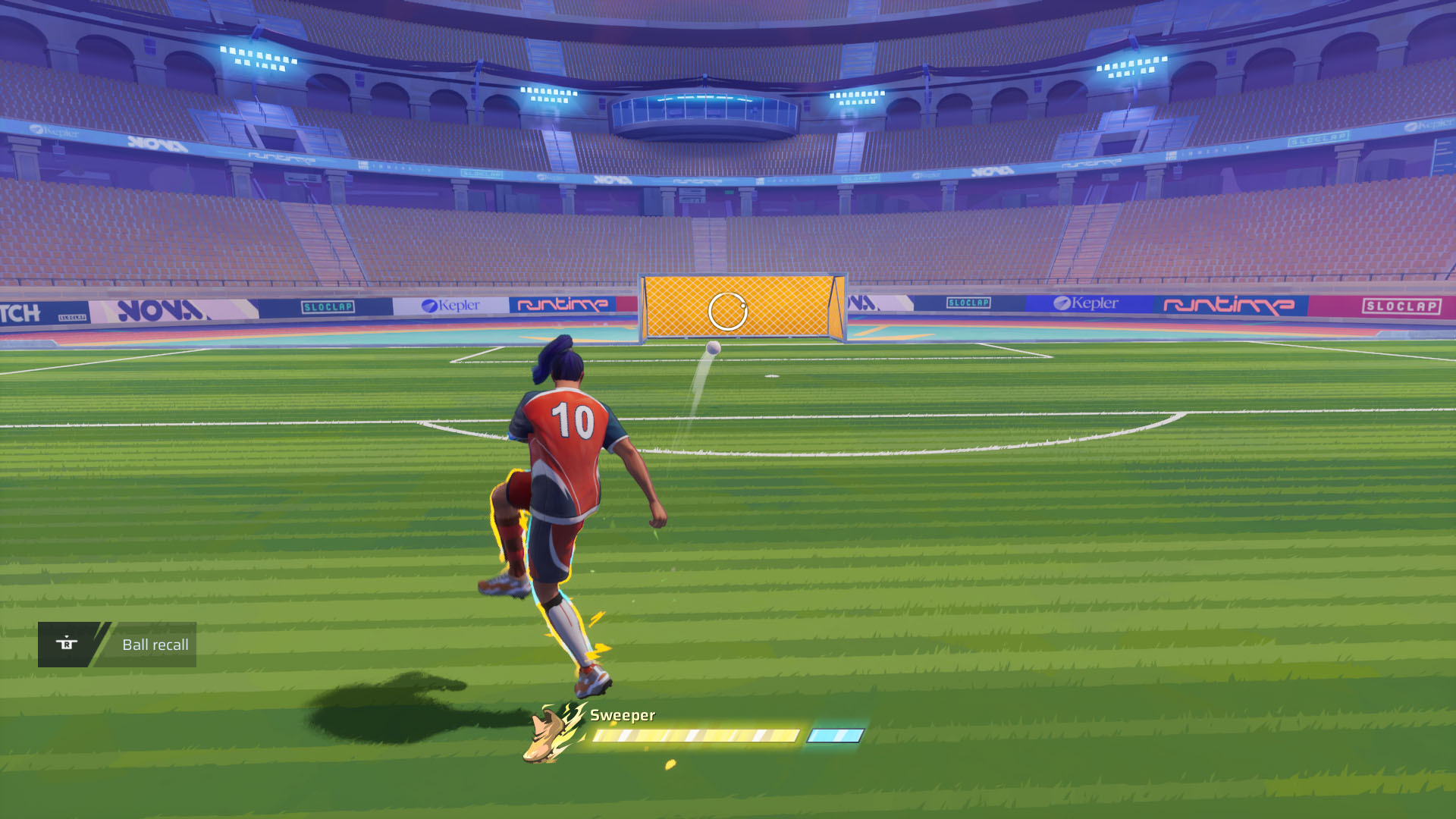The height and width of the screenshot is (819, 1456).
Task: Click the soccer ball in front of the goal
Action: pos(713,348)
